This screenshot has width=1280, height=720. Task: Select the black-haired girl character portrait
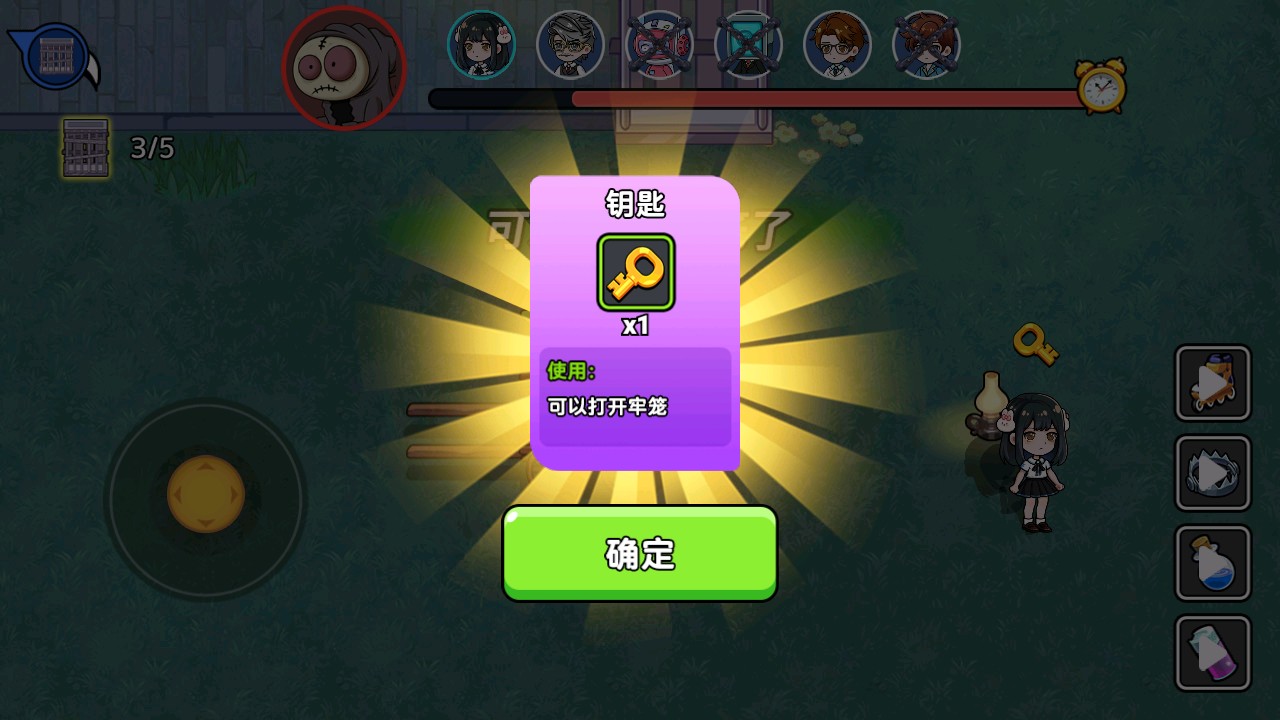click(x=483, y=44)
